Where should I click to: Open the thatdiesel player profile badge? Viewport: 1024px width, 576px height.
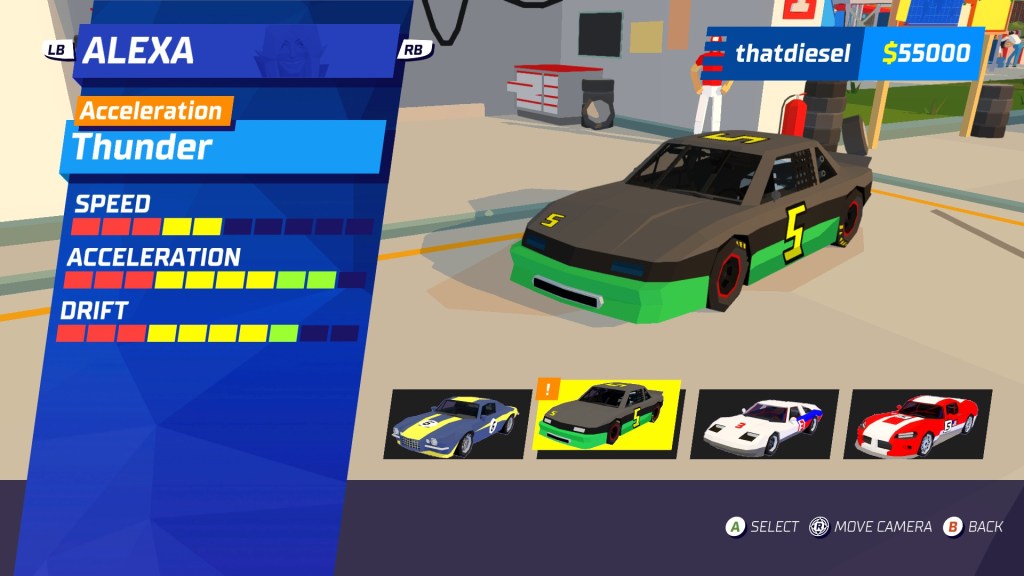(x=780, y=53)
